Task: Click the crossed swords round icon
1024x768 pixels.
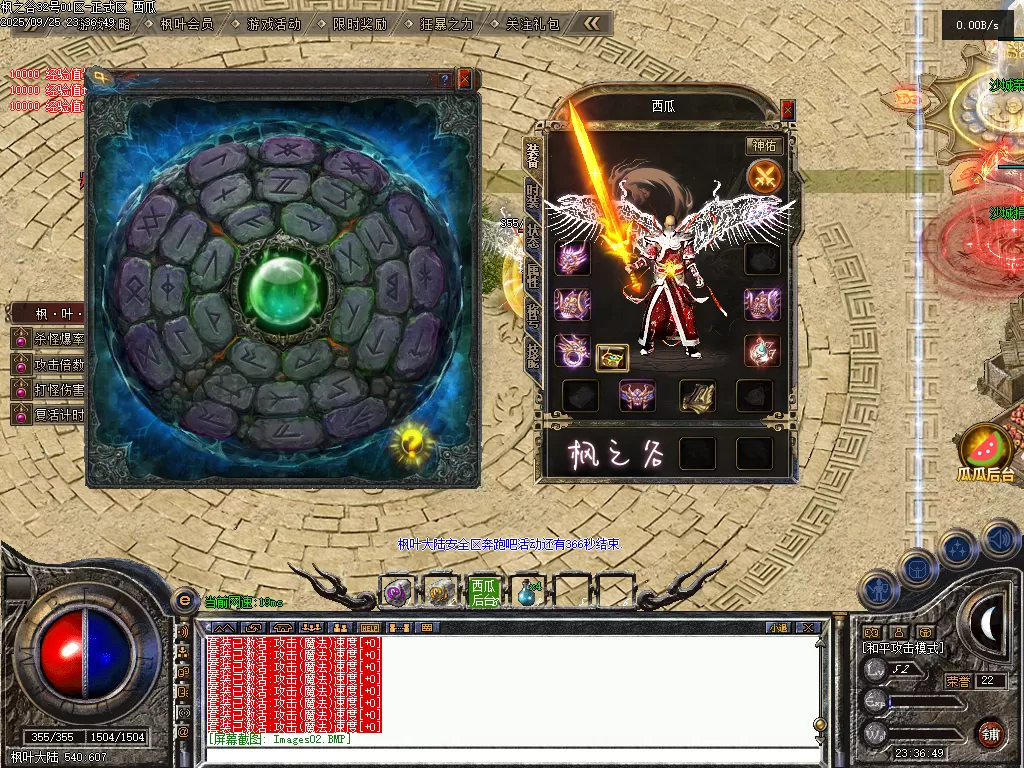Action: click(x=764, y=178)
